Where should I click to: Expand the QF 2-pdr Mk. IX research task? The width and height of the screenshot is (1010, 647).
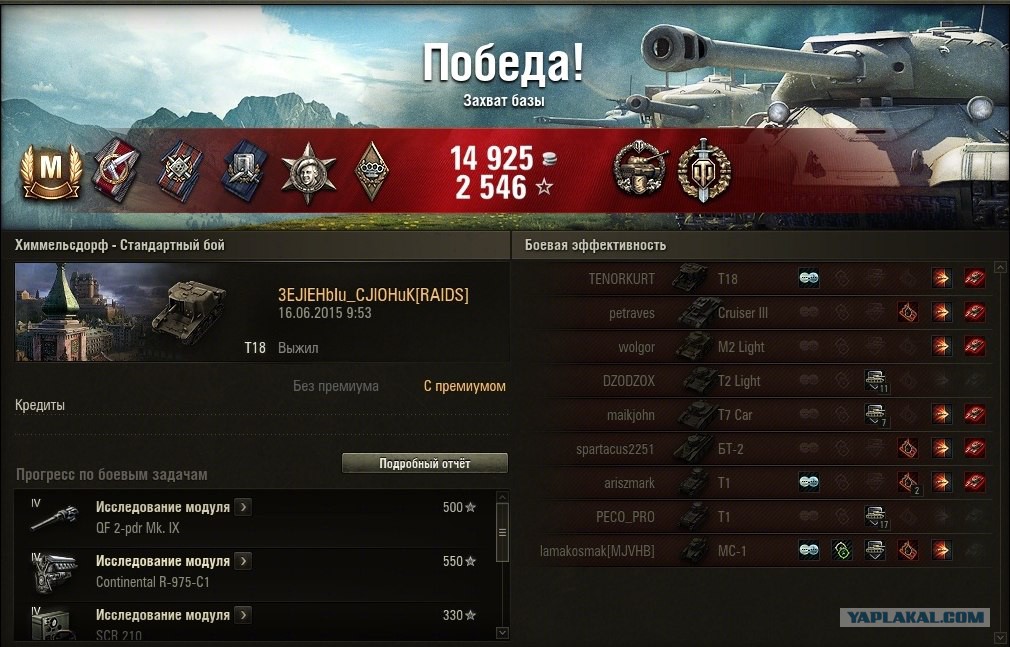coord(243,507)
